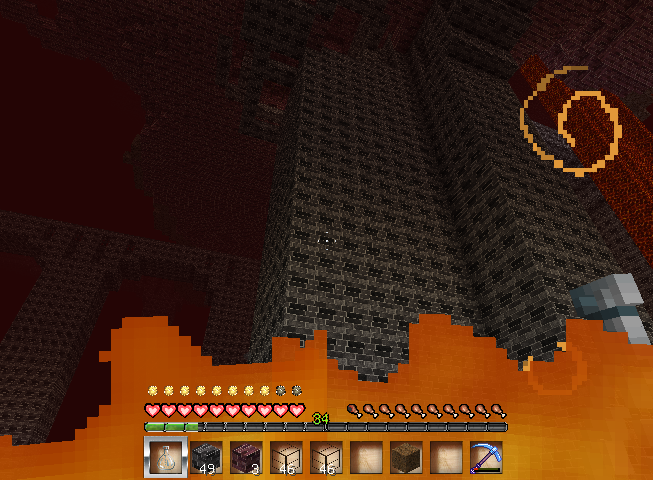Equip the diamond pickaxe from the hotbar

[x=486, y=457]
